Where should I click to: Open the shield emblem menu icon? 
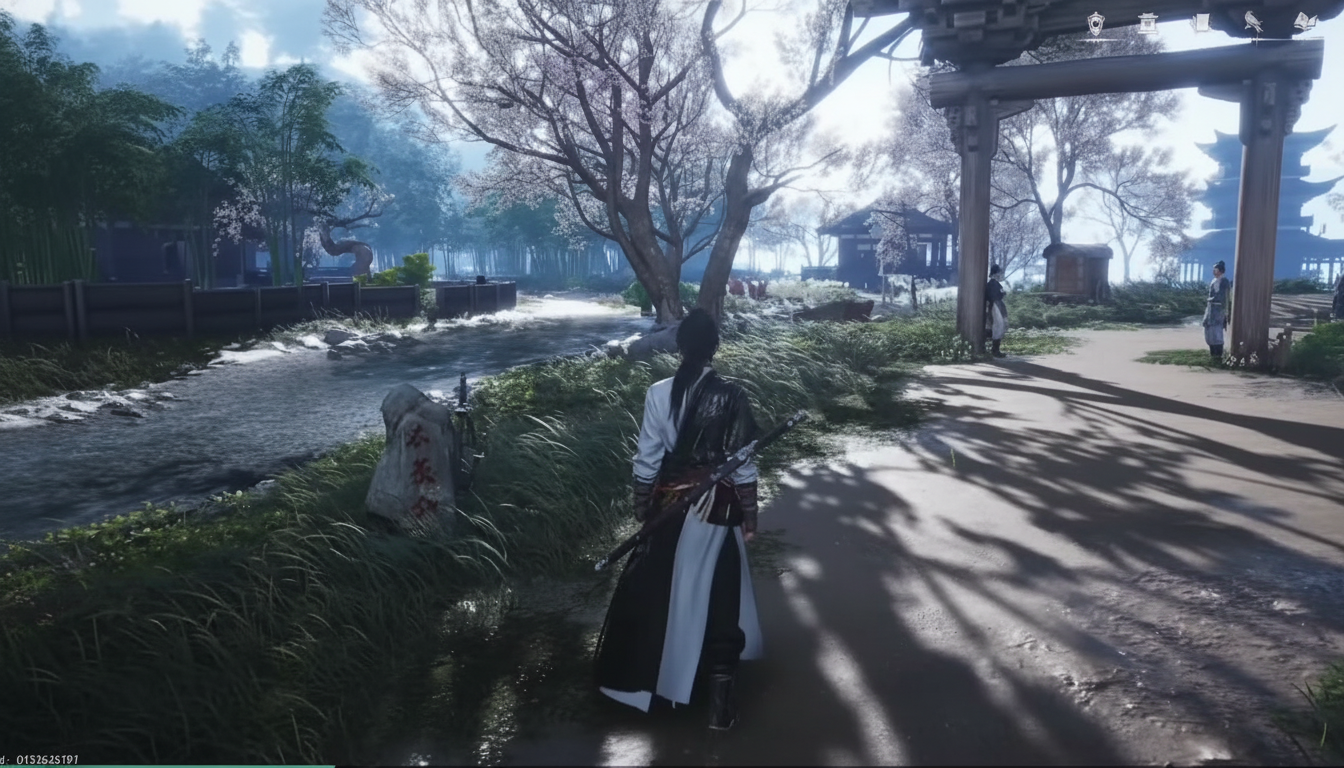coord(1096,23)
